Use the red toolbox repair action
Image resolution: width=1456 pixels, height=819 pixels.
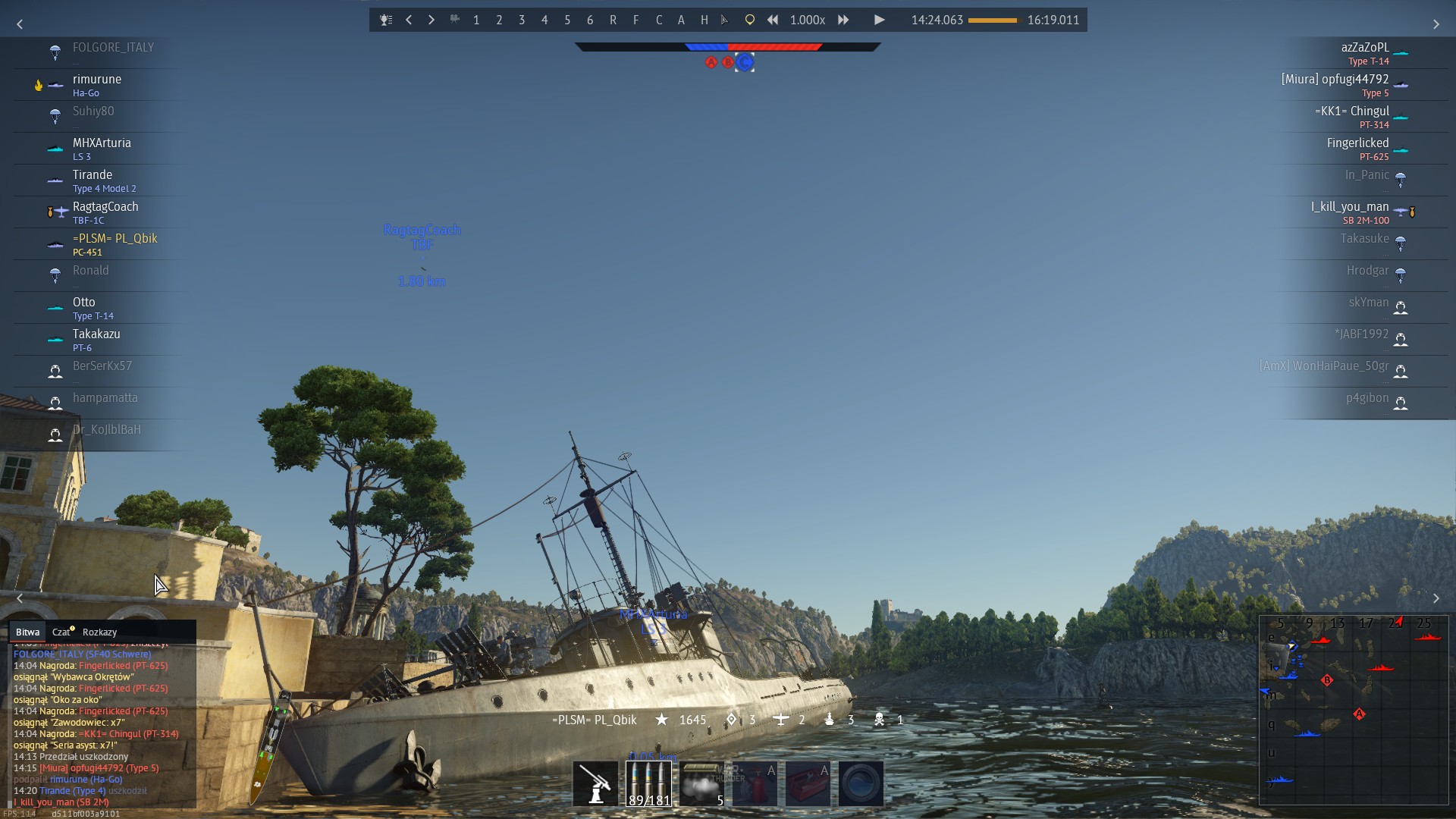808,783
